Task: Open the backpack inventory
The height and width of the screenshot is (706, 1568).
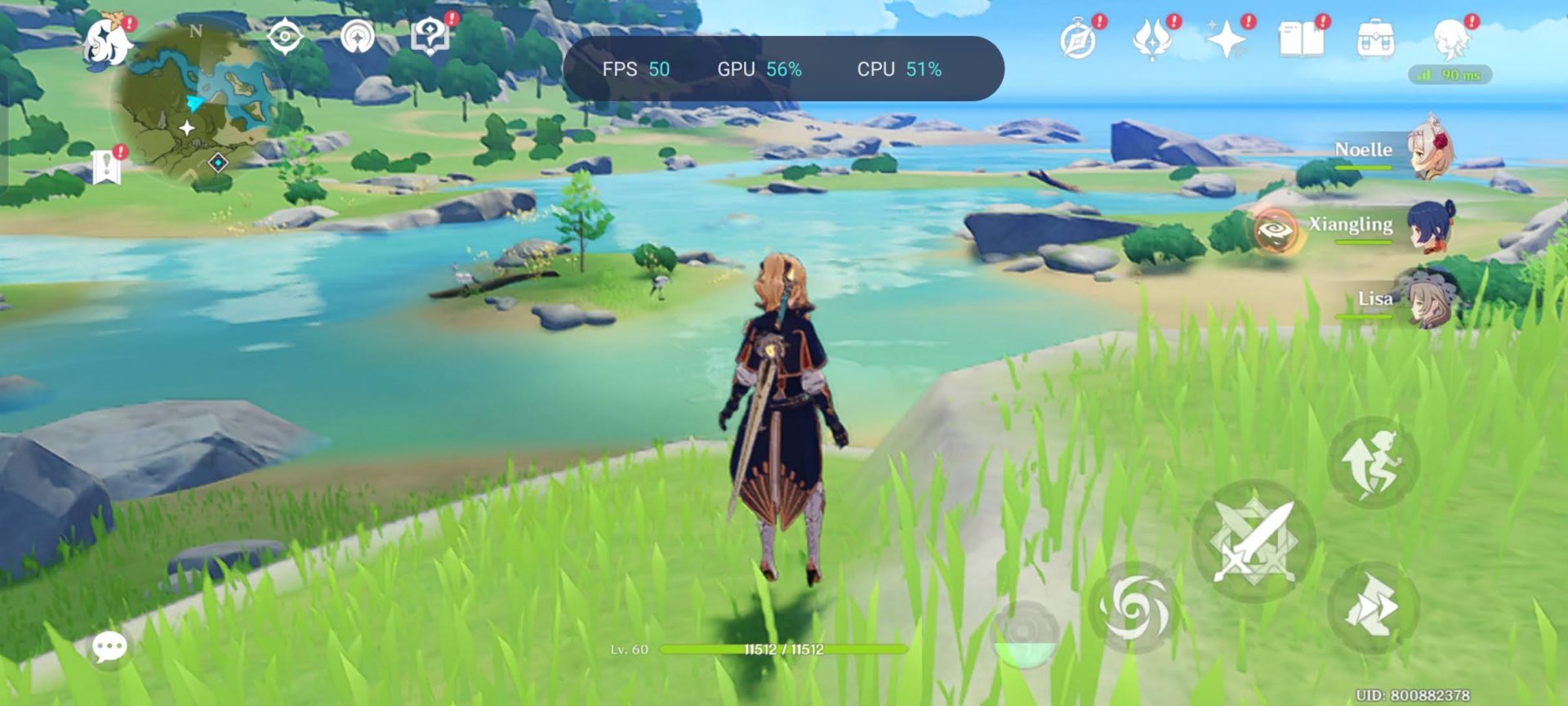Action: click(1375, 39)
